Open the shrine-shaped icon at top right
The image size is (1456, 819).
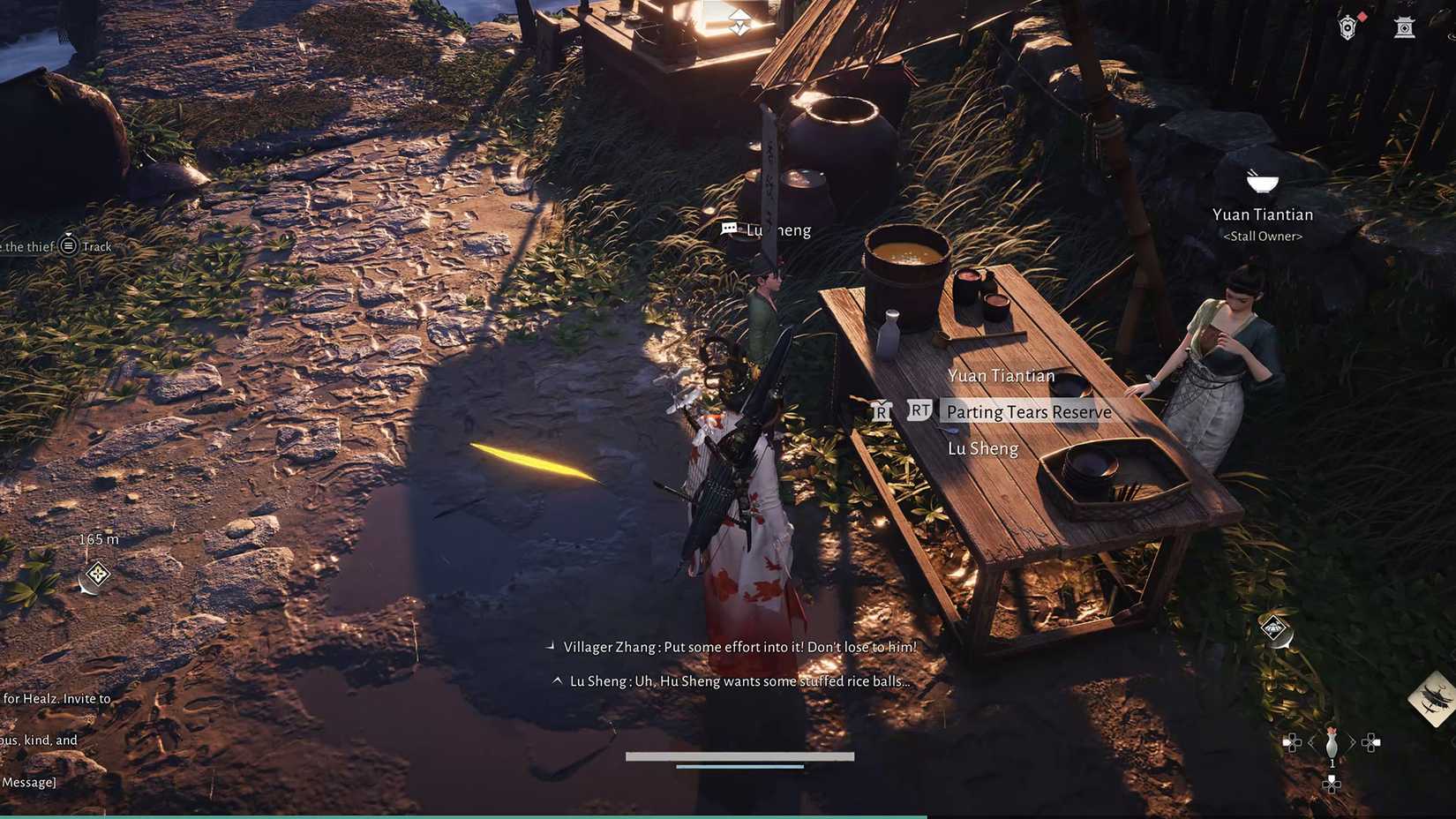[x=1404, y=28]
